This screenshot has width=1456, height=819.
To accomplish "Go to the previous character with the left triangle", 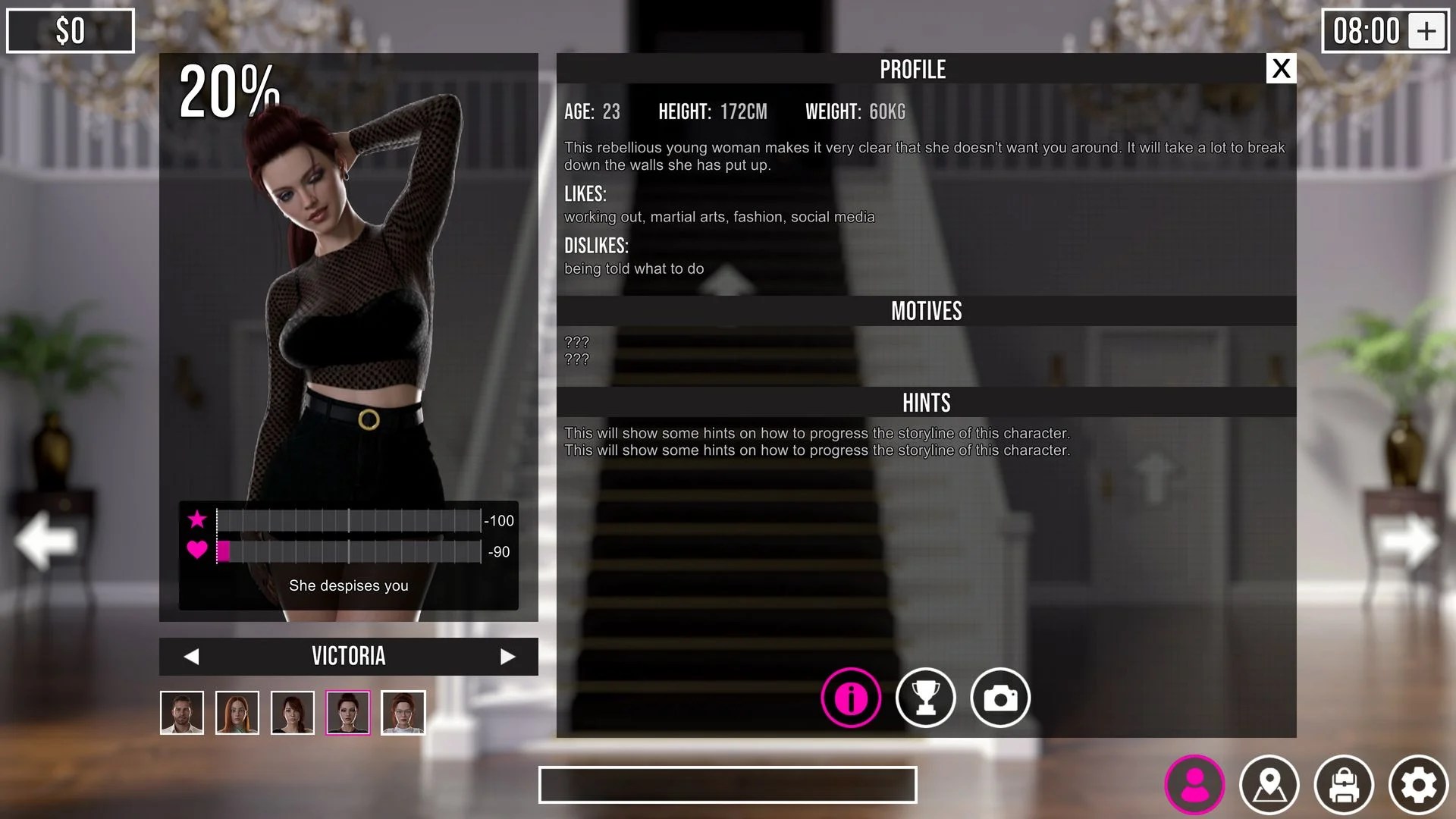I will click(x=191, y=657).
